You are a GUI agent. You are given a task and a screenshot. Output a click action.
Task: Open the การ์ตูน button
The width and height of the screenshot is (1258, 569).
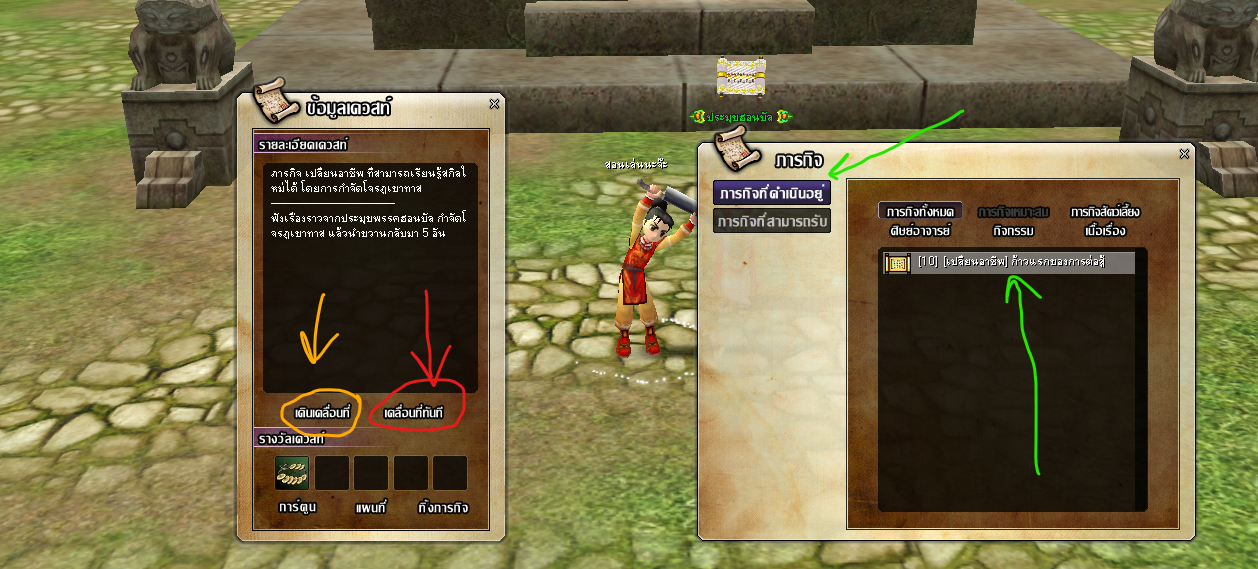pyautogui.click(x=296, y=507)
